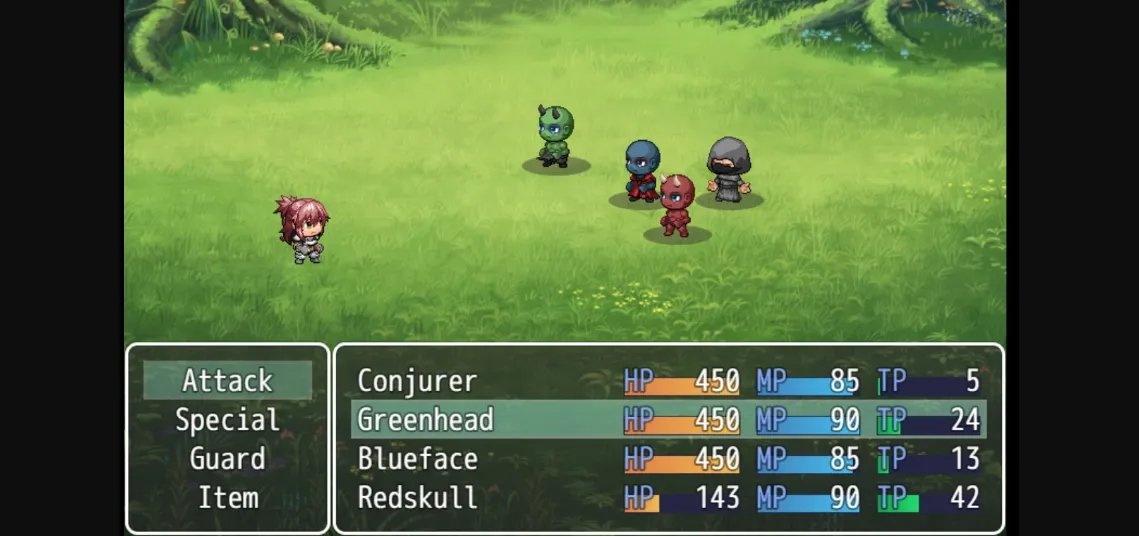Open the Item command
Image resolution: width=1139 pixels, height=536 pixels.
pos(227,498)
